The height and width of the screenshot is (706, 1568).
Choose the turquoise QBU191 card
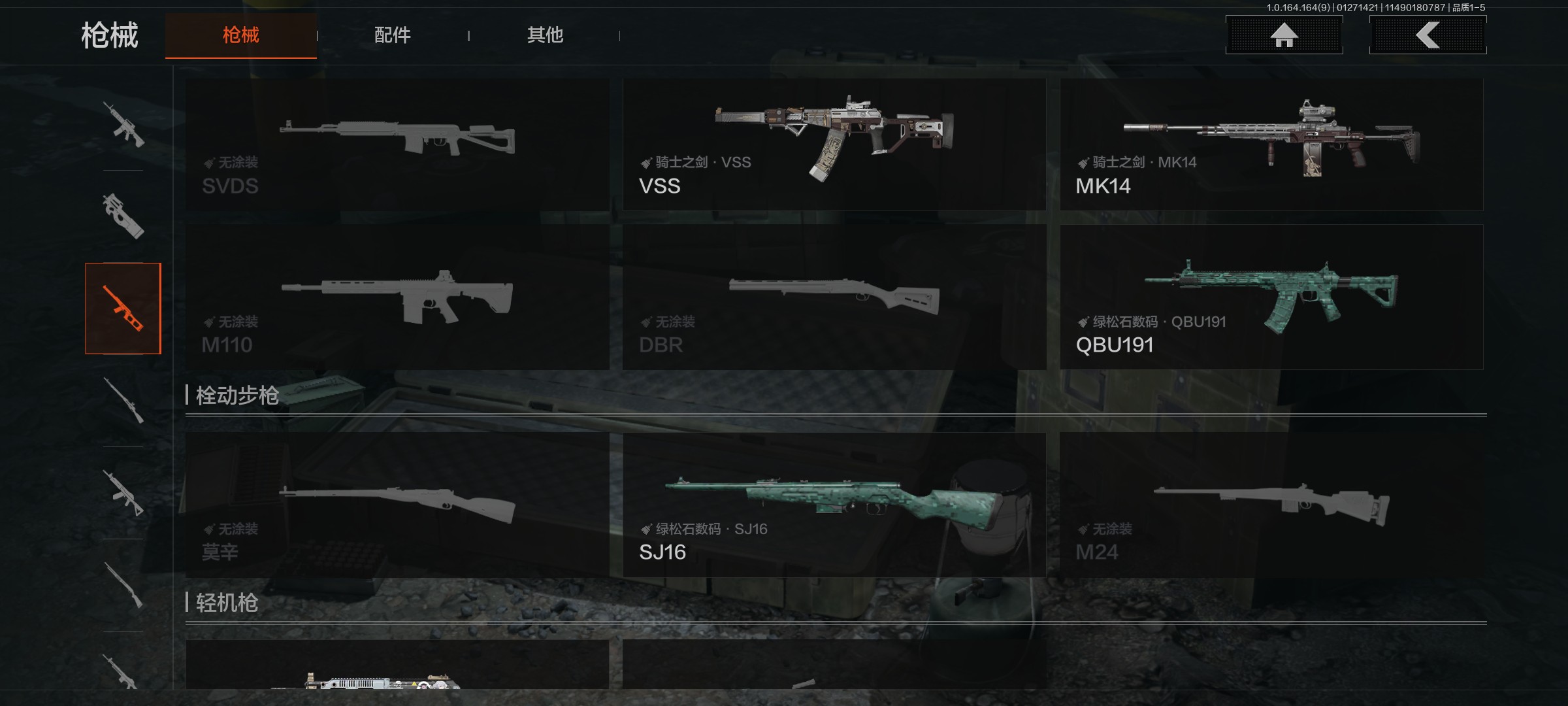pyautogui.click(x=1271, y=297)
